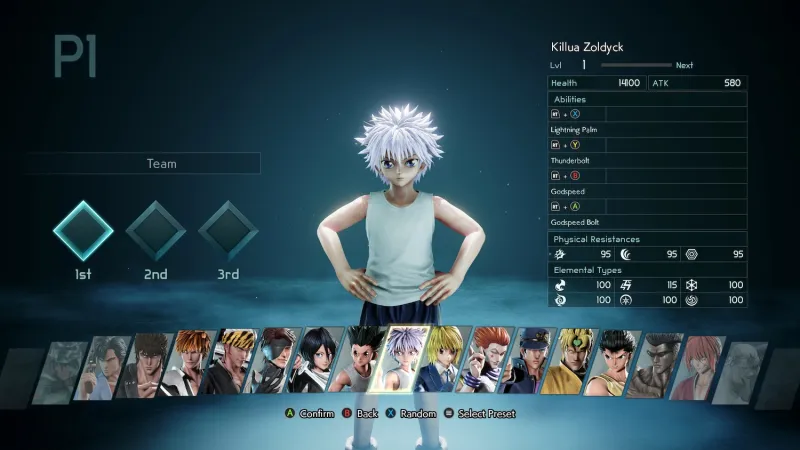This screenshot has width=800, height=450.
Task: Choose the 2nd team slot diamond
Action: (x=155, y=231)
